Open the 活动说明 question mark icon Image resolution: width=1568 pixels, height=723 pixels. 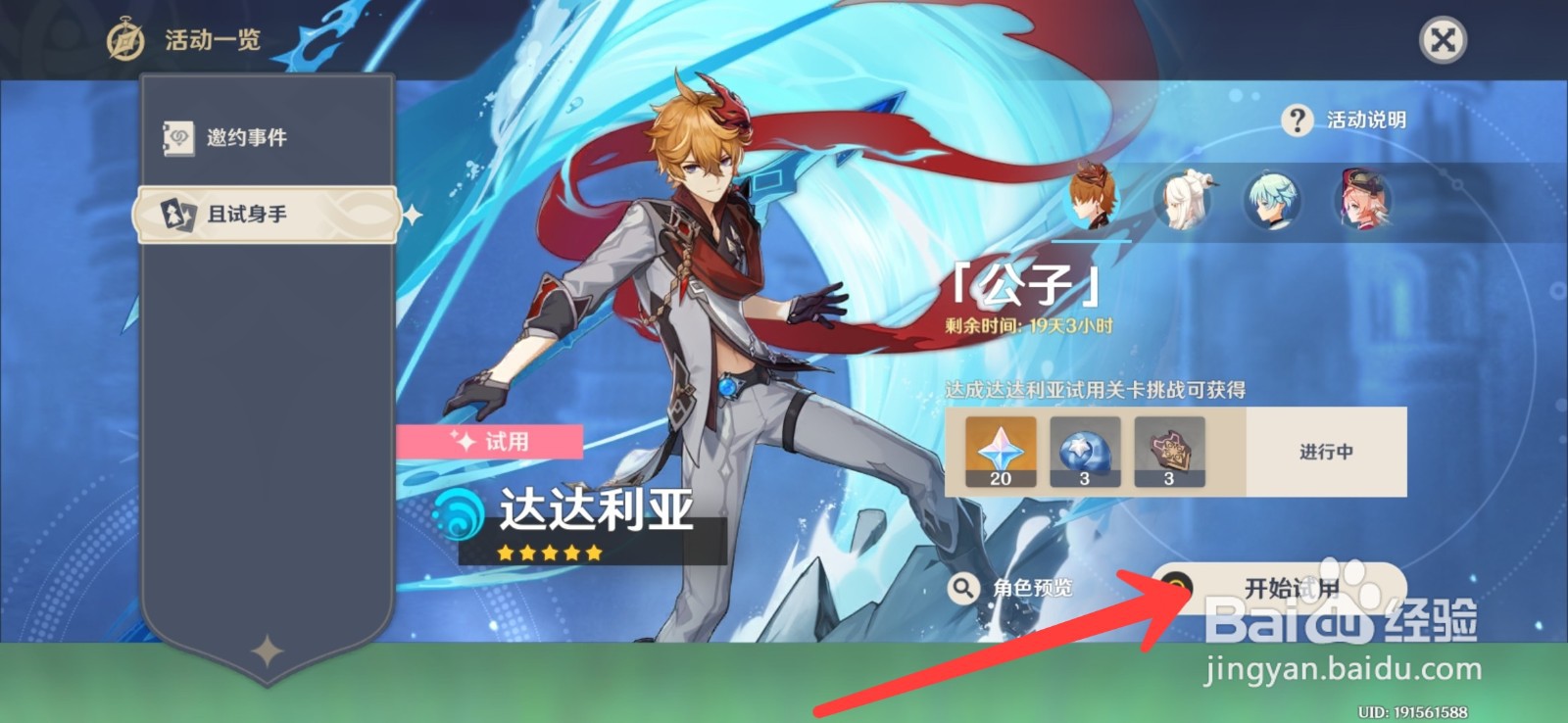click(1298, 120)
